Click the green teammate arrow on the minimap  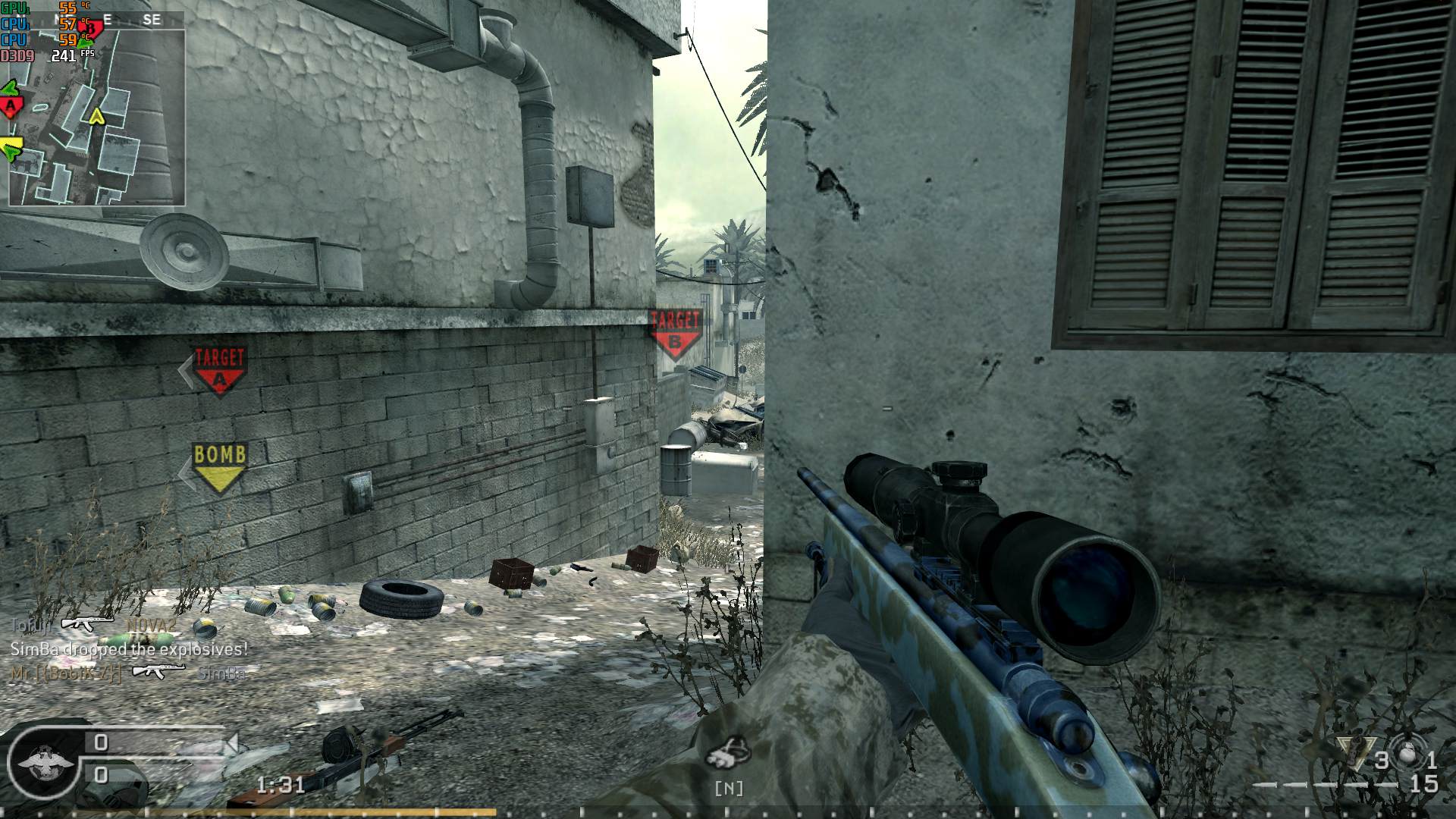click(9, 89)
